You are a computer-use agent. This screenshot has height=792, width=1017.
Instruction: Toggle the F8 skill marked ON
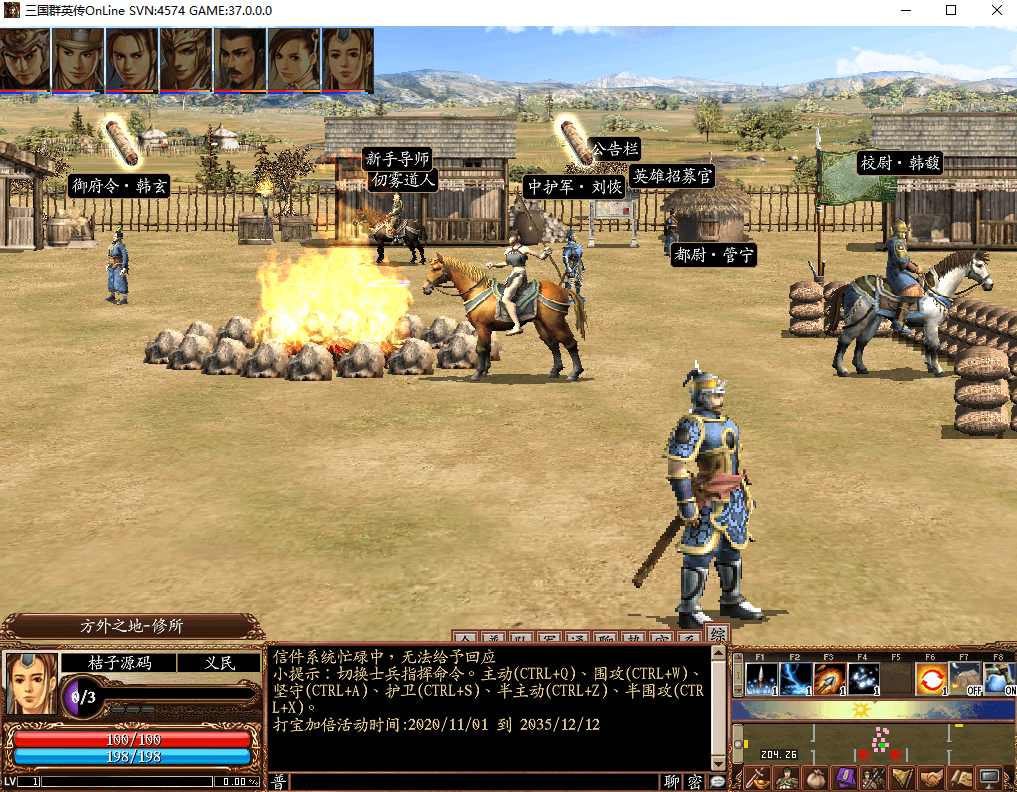[x=999, y=680]
